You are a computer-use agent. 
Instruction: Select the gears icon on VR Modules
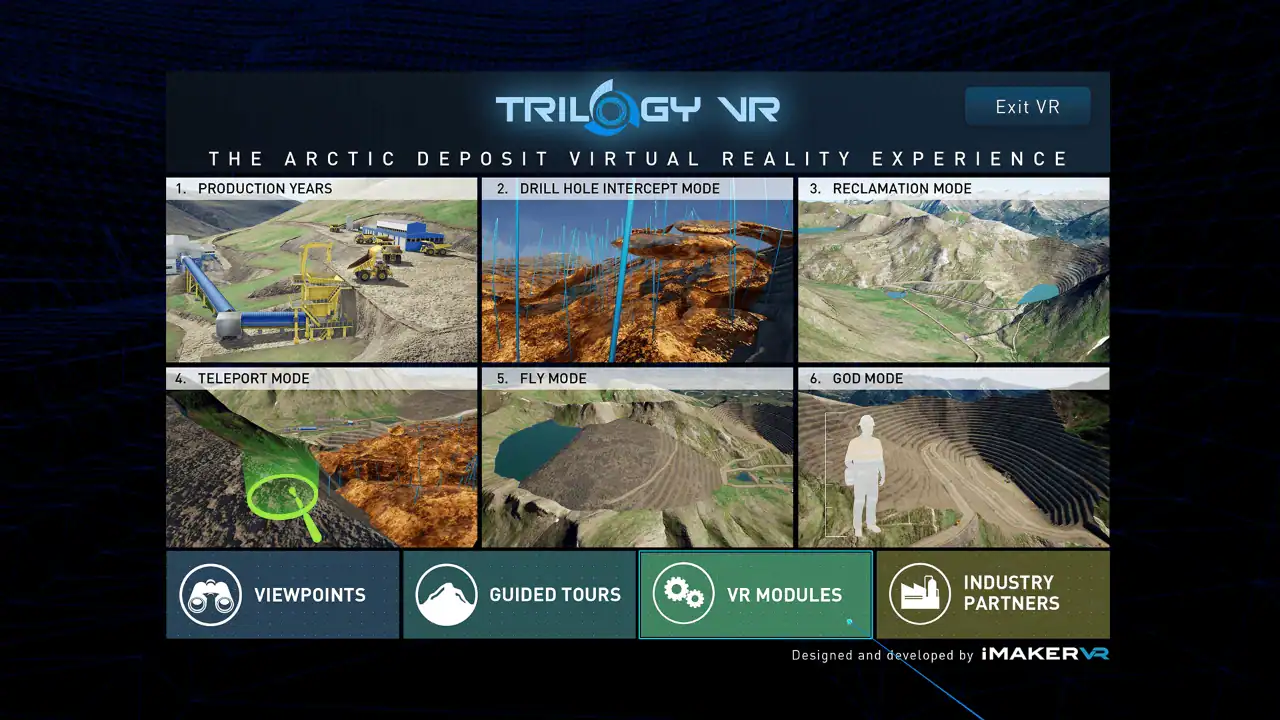pyautogui.click(x=684, y=594)
